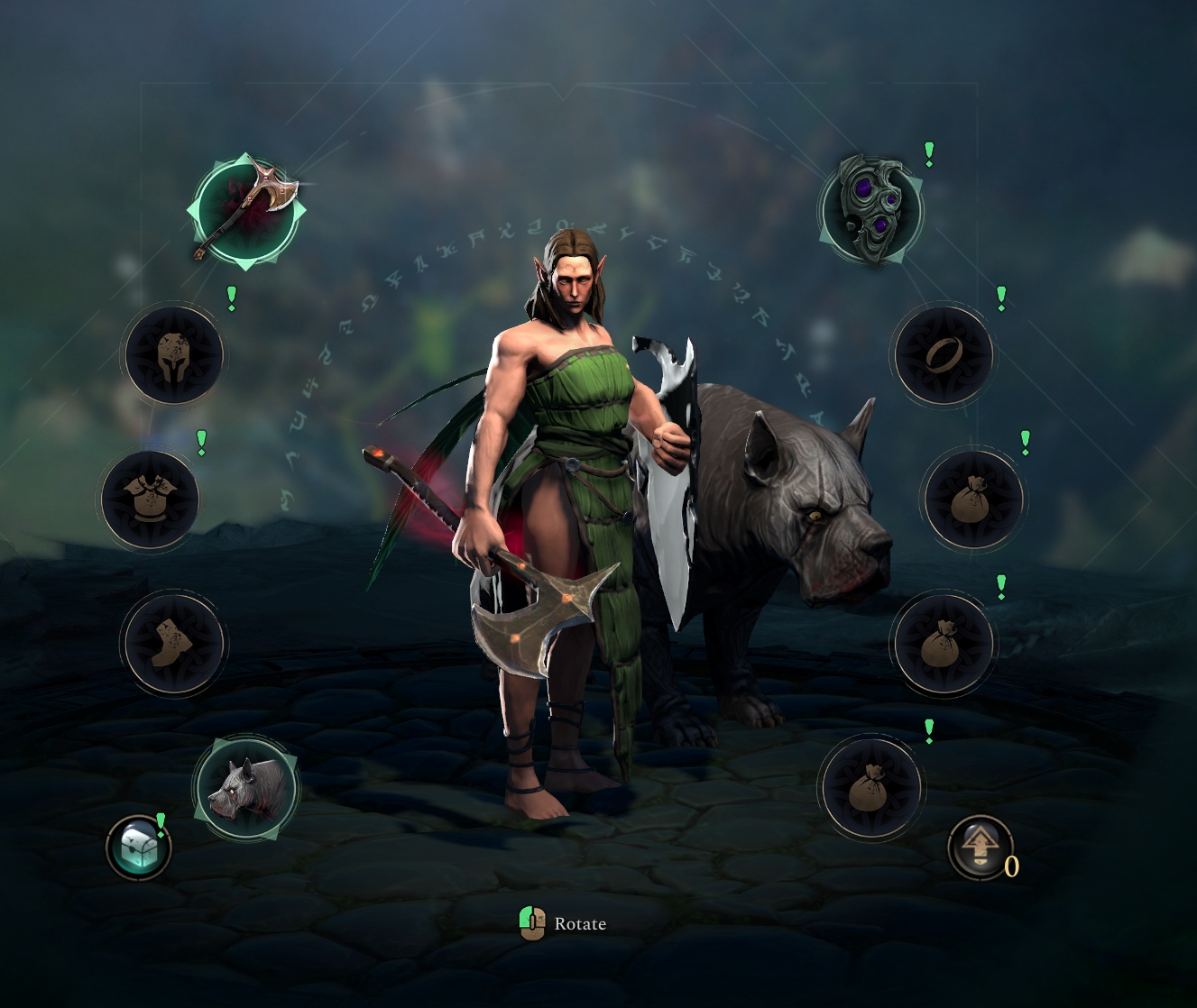Screen dimensions: 1197x1008
Task: Click the exclamation badge beside the storage chest
Action: point(161,821)
